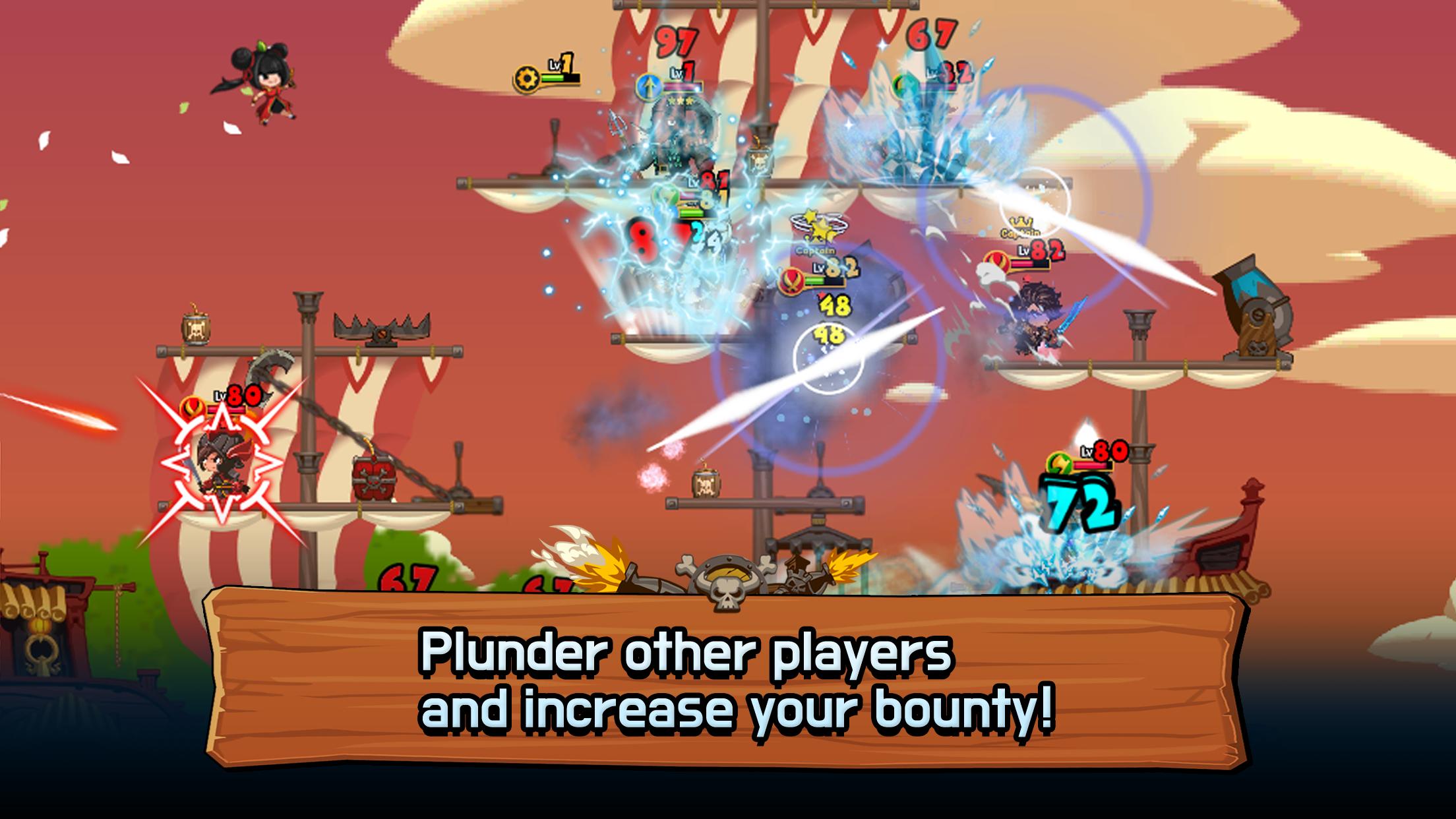Tap the three gold stars under the Lv1 boss

pos(681,102)
